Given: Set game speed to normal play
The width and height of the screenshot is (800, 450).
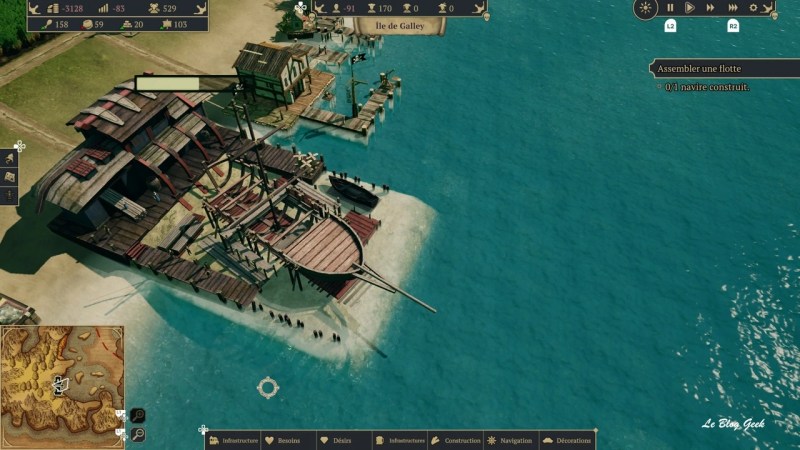Looking at the screenshot, I should click(x=690, y=8).
